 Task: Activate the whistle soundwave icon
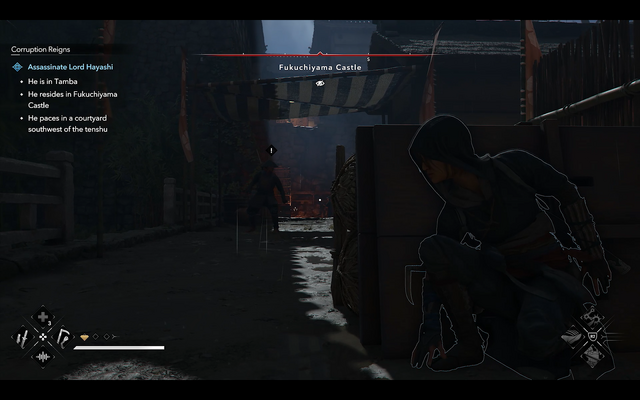click(42, 356)
